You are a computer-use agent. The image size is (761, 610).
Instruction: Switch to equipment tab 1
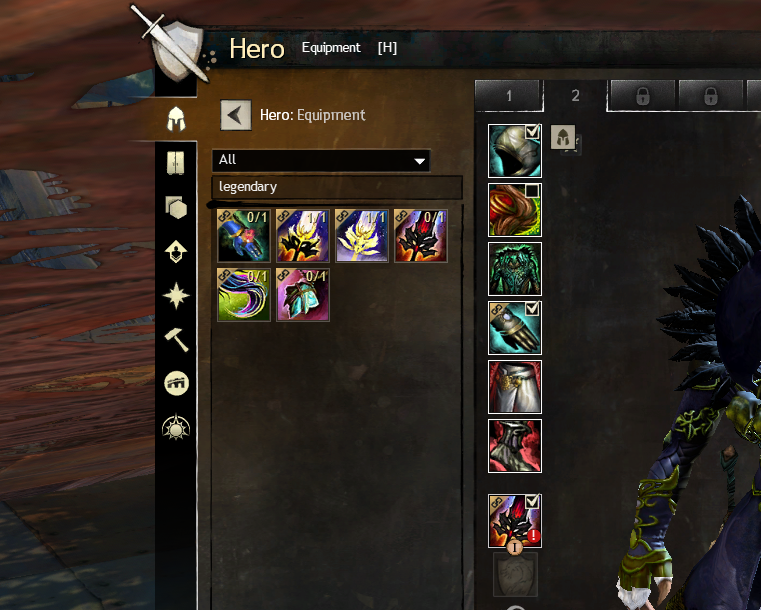click(x=508, y=96)
